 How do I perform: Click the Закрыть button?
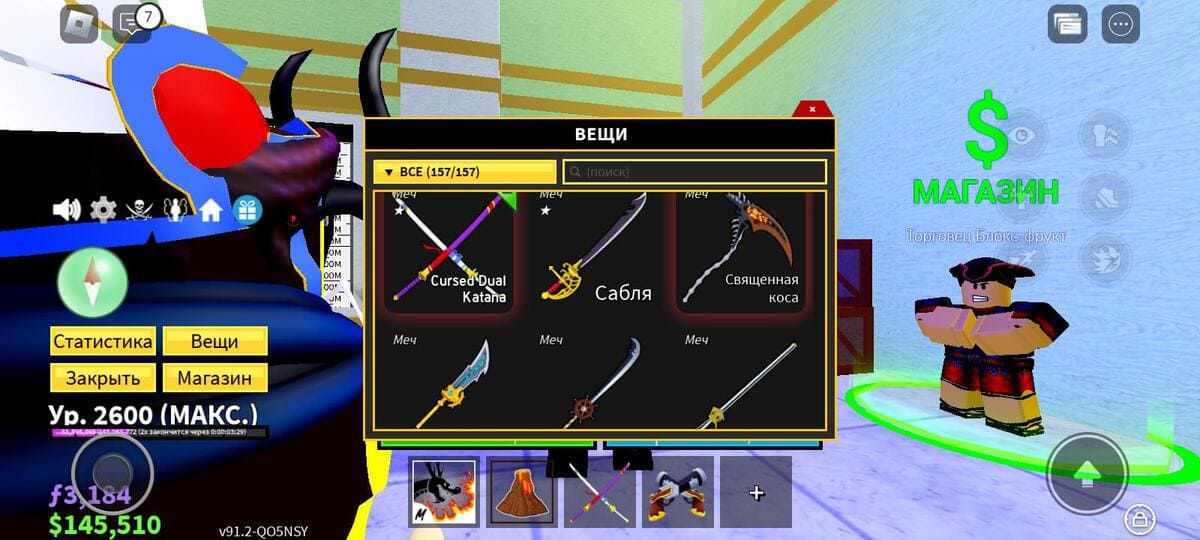pos(103,378)
